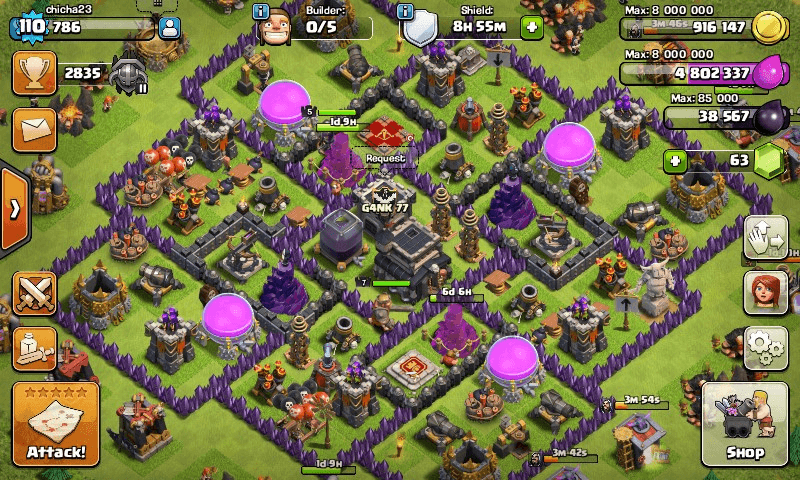View the league badge beside 2835 trophies
Viewport: 800px width, 480px height.
(128, 73)
